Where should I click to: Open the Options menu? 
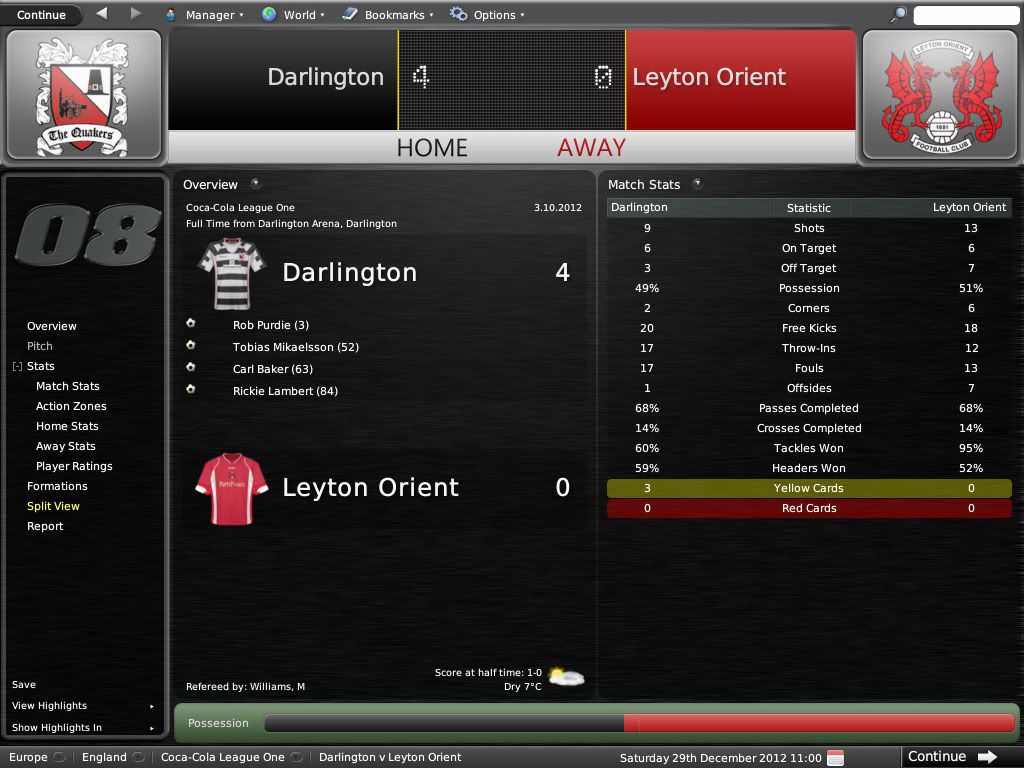pos(487,15)
